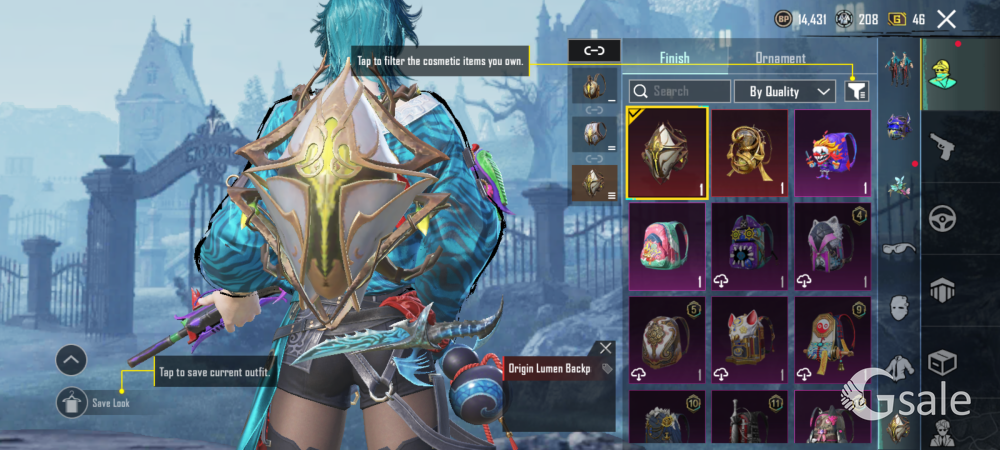The width and height of the screenshot is (1000, 450).
Task: Open the Ornament tab
Action: tap(780, 58)
